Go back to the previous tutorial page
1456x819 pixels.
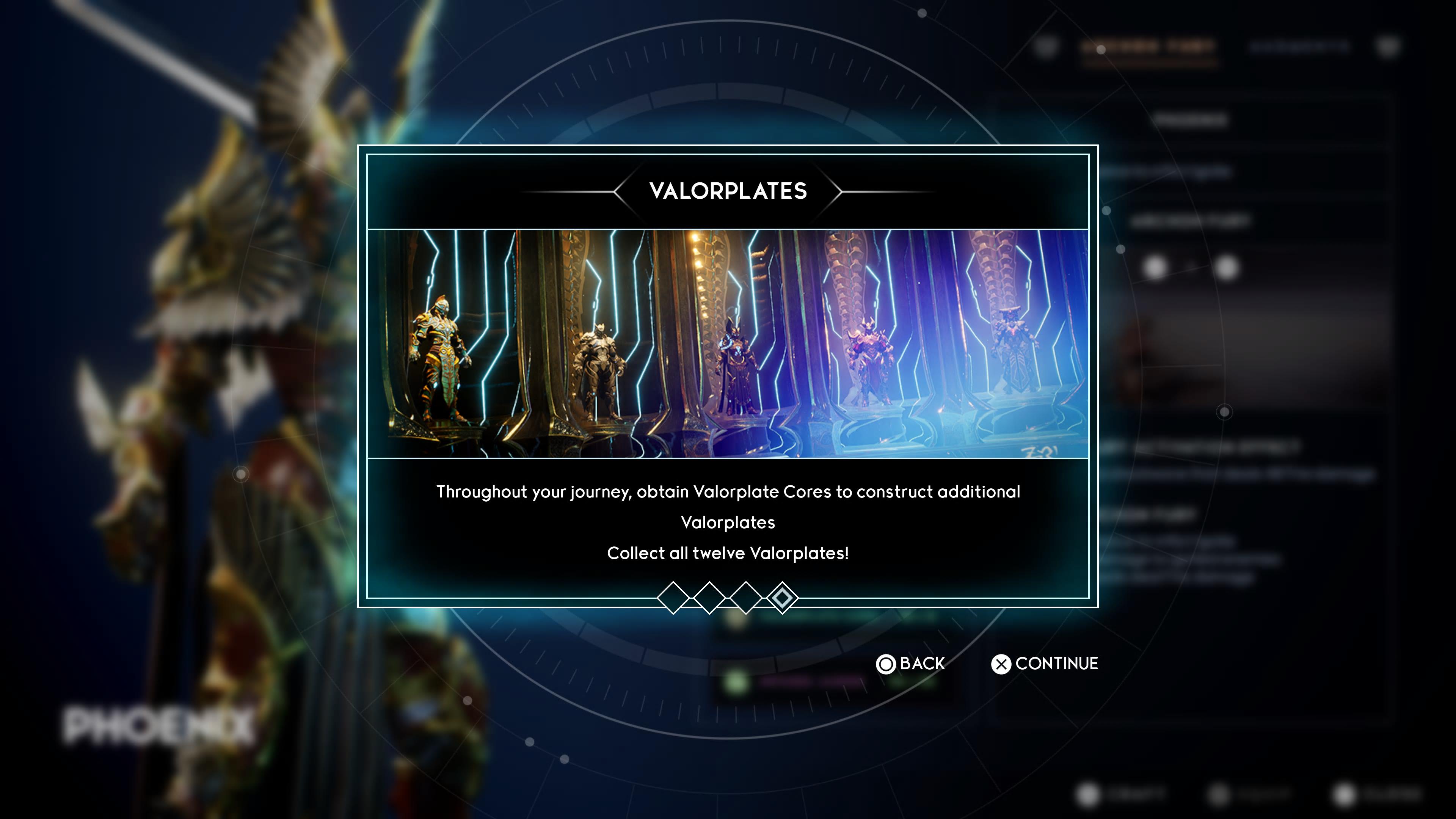910,664
